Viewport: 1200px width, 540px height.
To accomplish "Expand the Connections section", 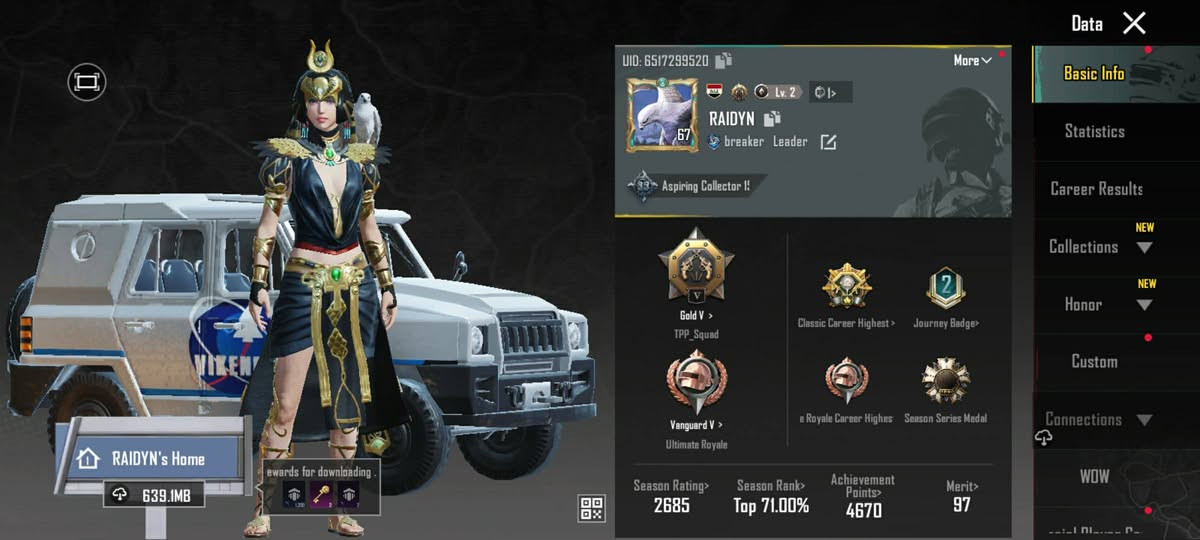I will tap(1096, 420).
